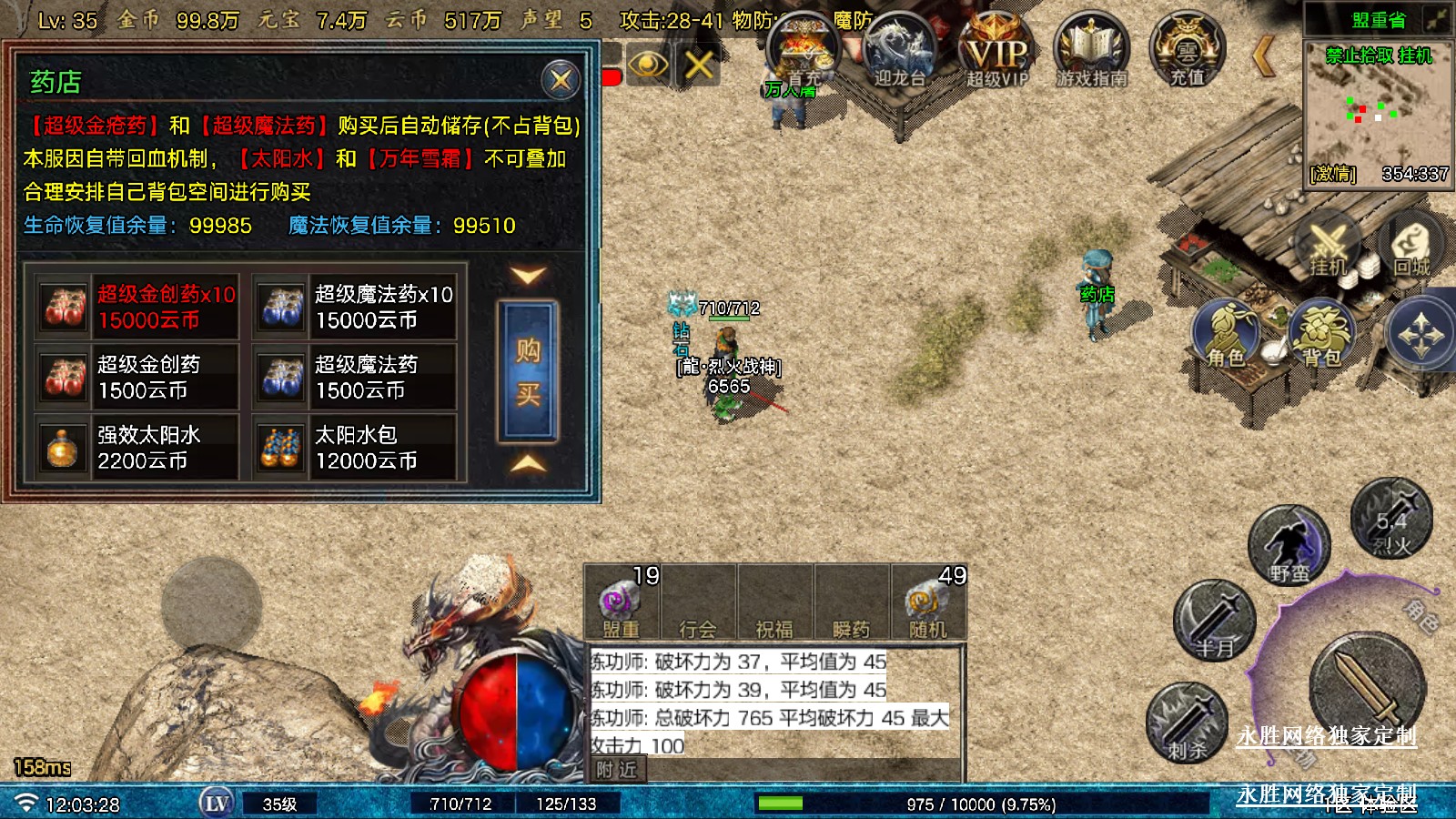Activate the 刺杀 sword skill

1188,723
